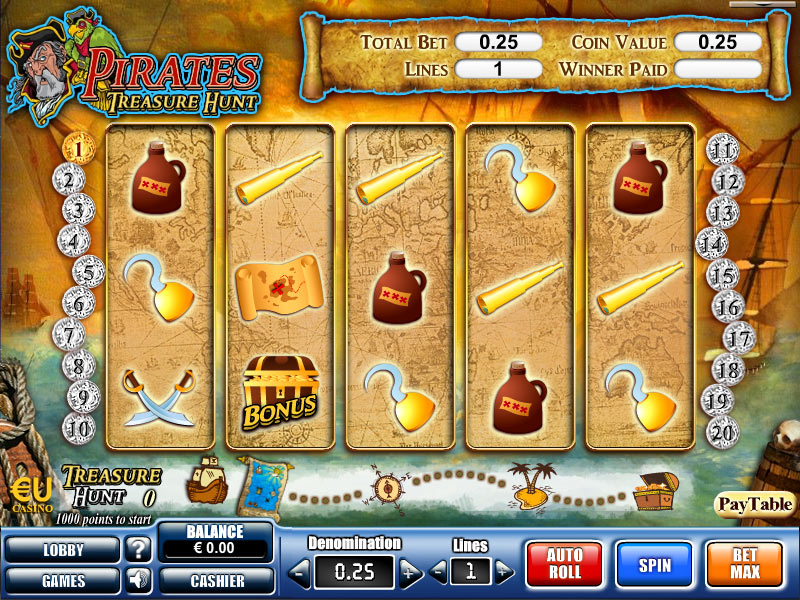Toggle sound with the speaker icon
800x600 pixels.
137,579
